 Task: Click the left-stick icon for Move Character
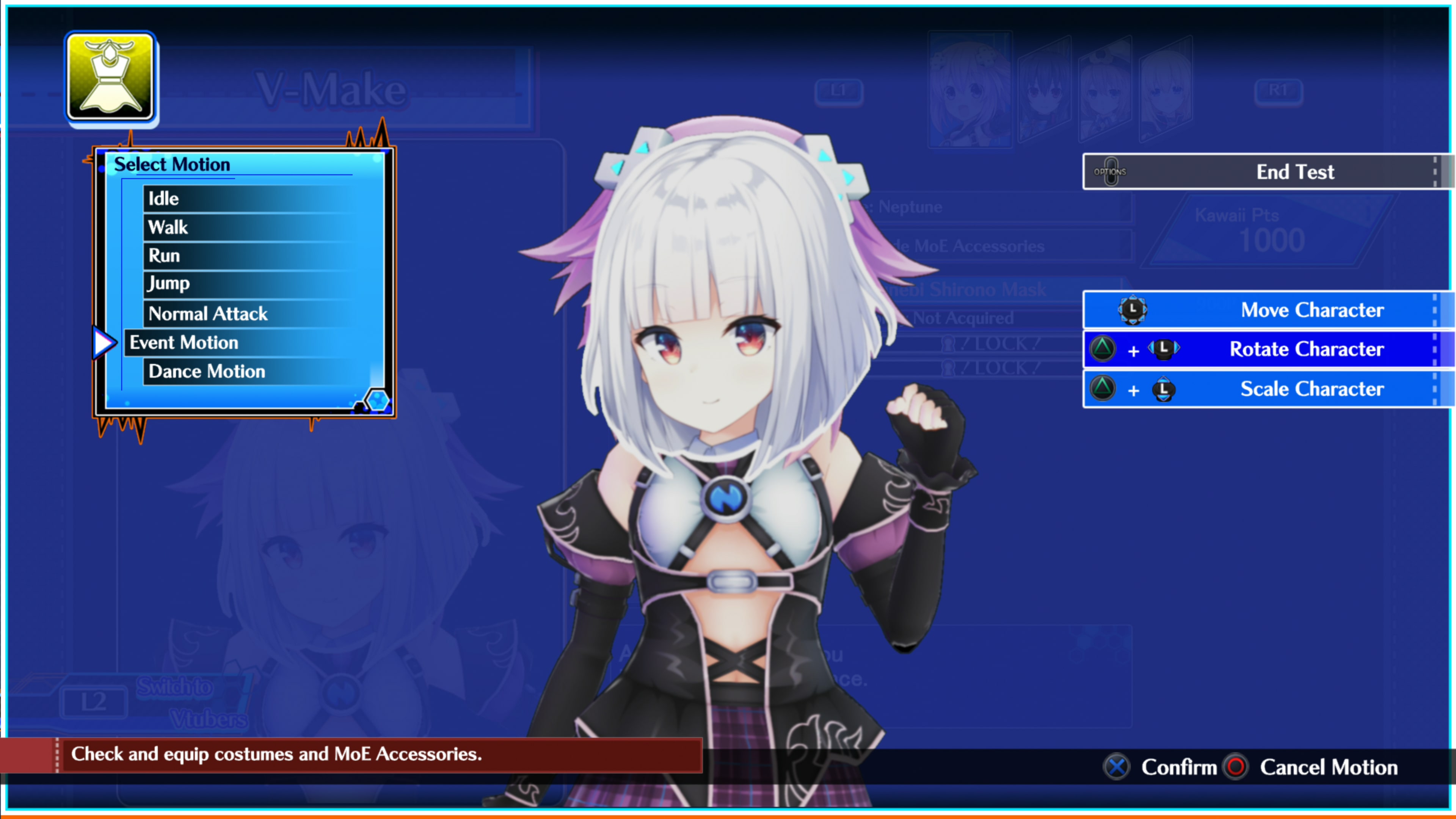[x=1133, y=310]
